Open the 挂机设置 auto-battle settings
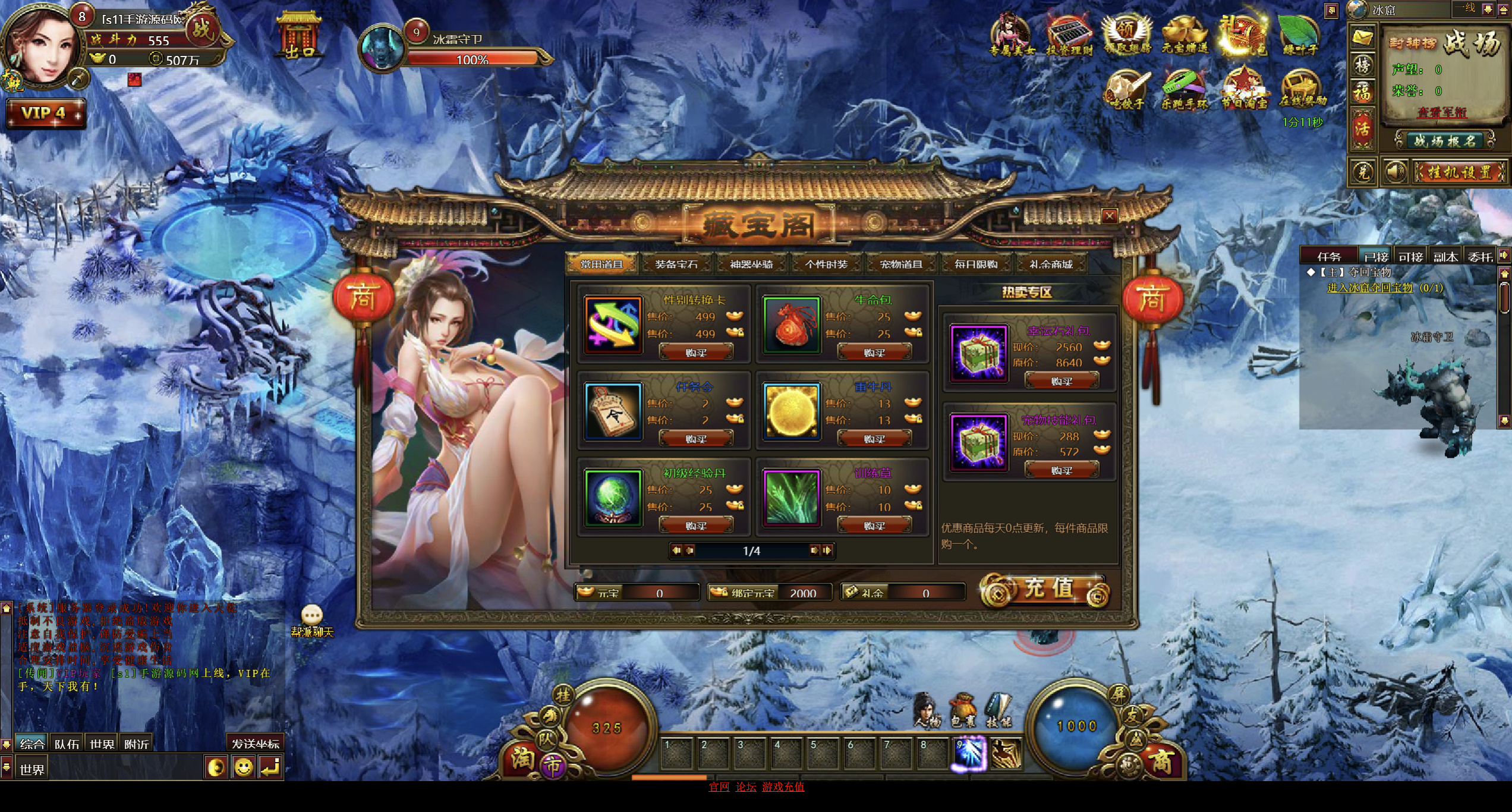This screenshot has width=1512, height=812. [x=1459, y=172]
